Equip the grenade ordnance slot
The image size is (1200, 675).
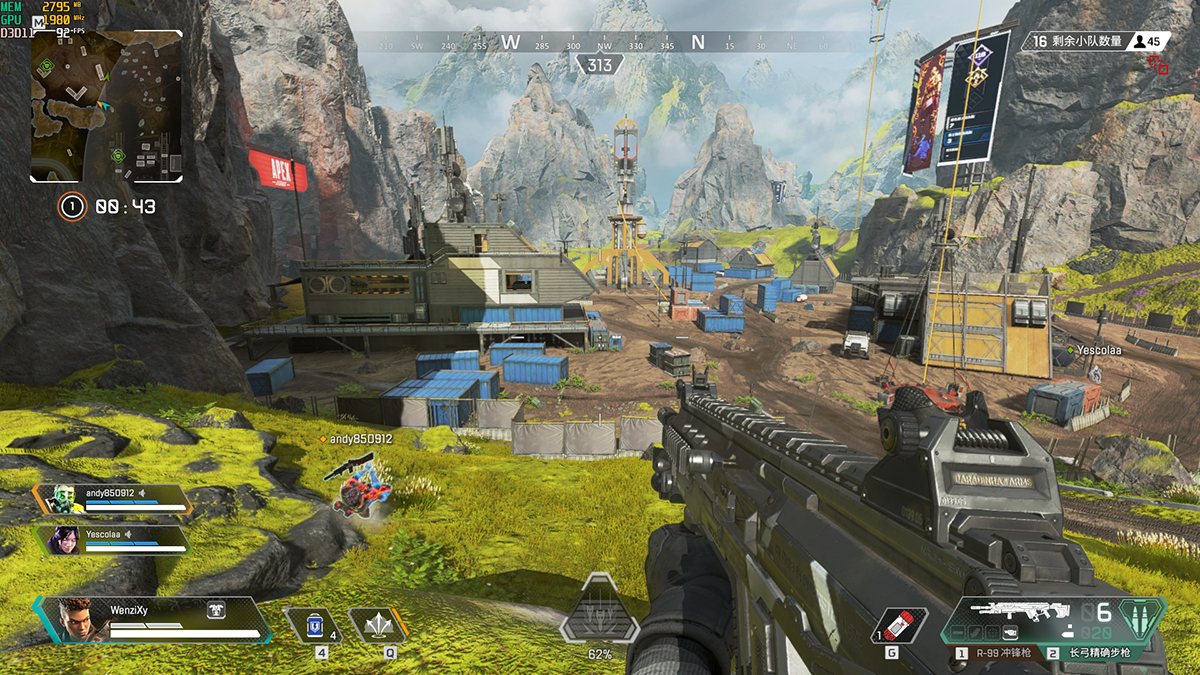coord(898,625)
